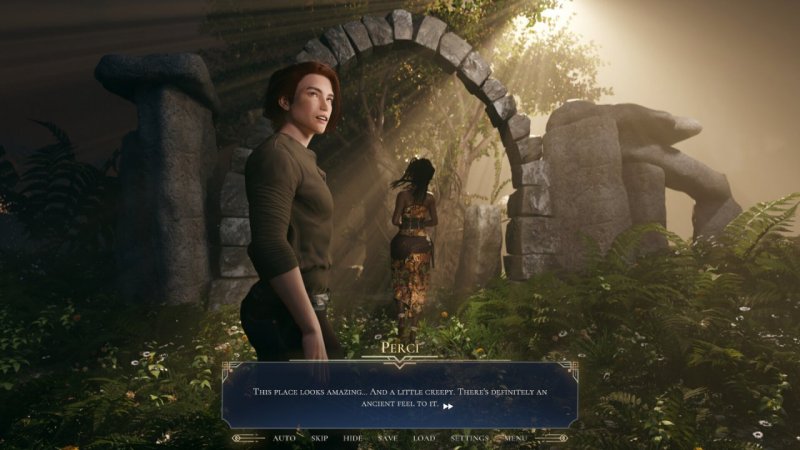The image size is (800, 450).
Task: Open the Load game screen
Action: [x=424, y=438]
